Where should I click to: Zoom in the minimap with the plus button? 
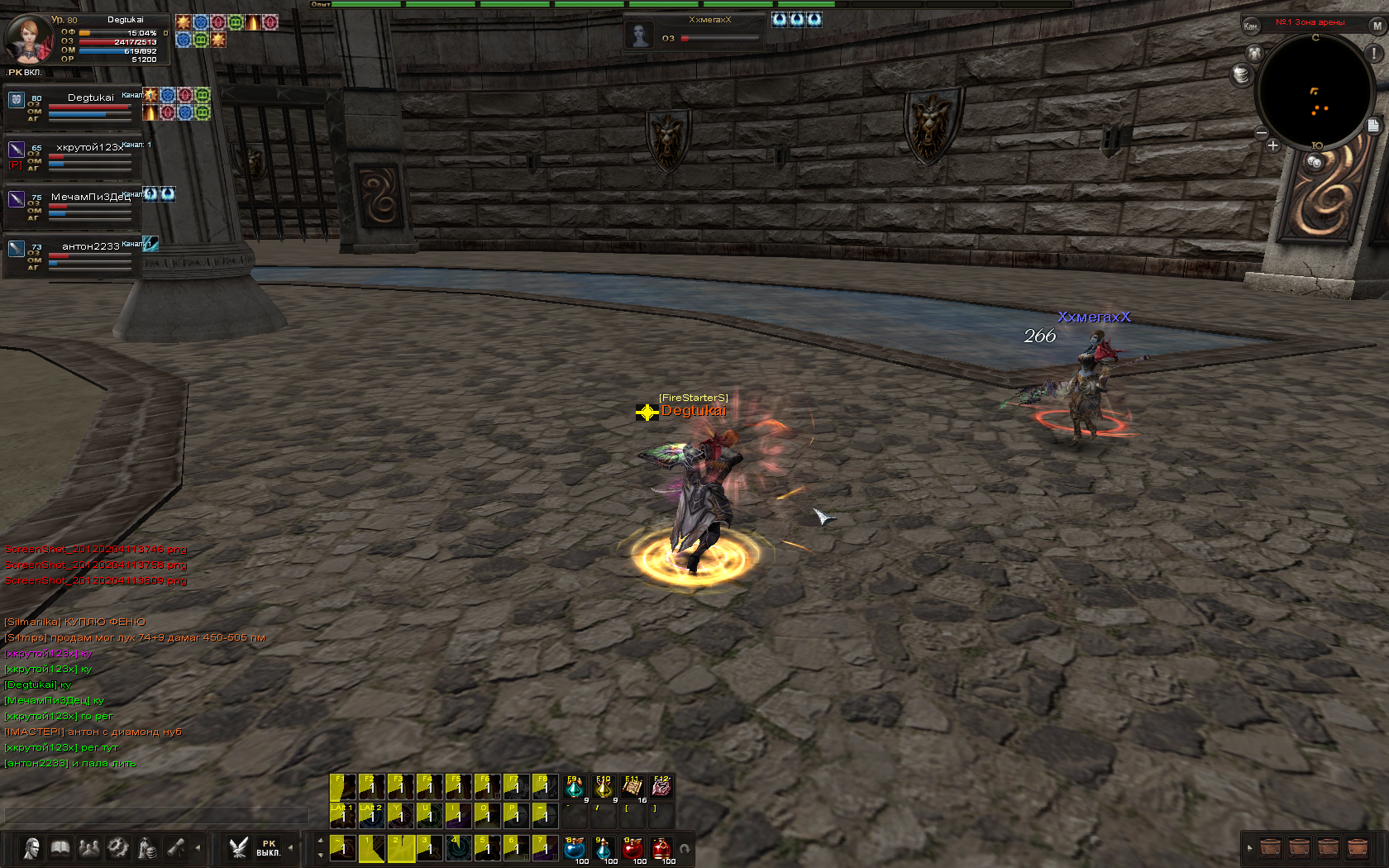(1272, 145)
